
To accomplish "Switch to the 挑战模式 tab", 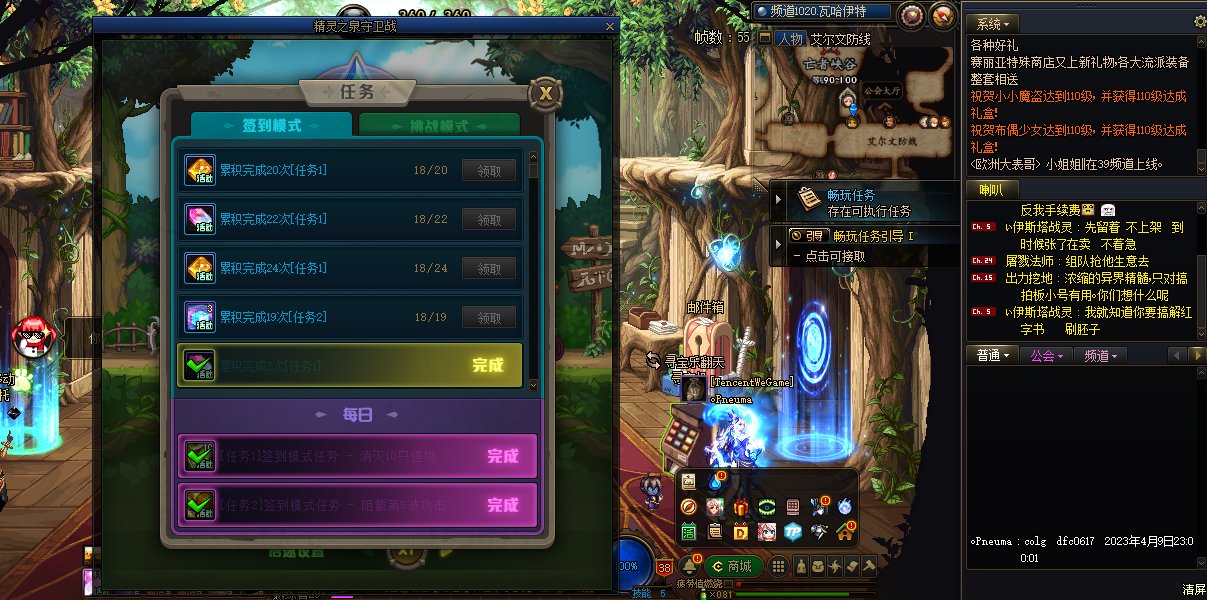I will click(x=439, y=127).
